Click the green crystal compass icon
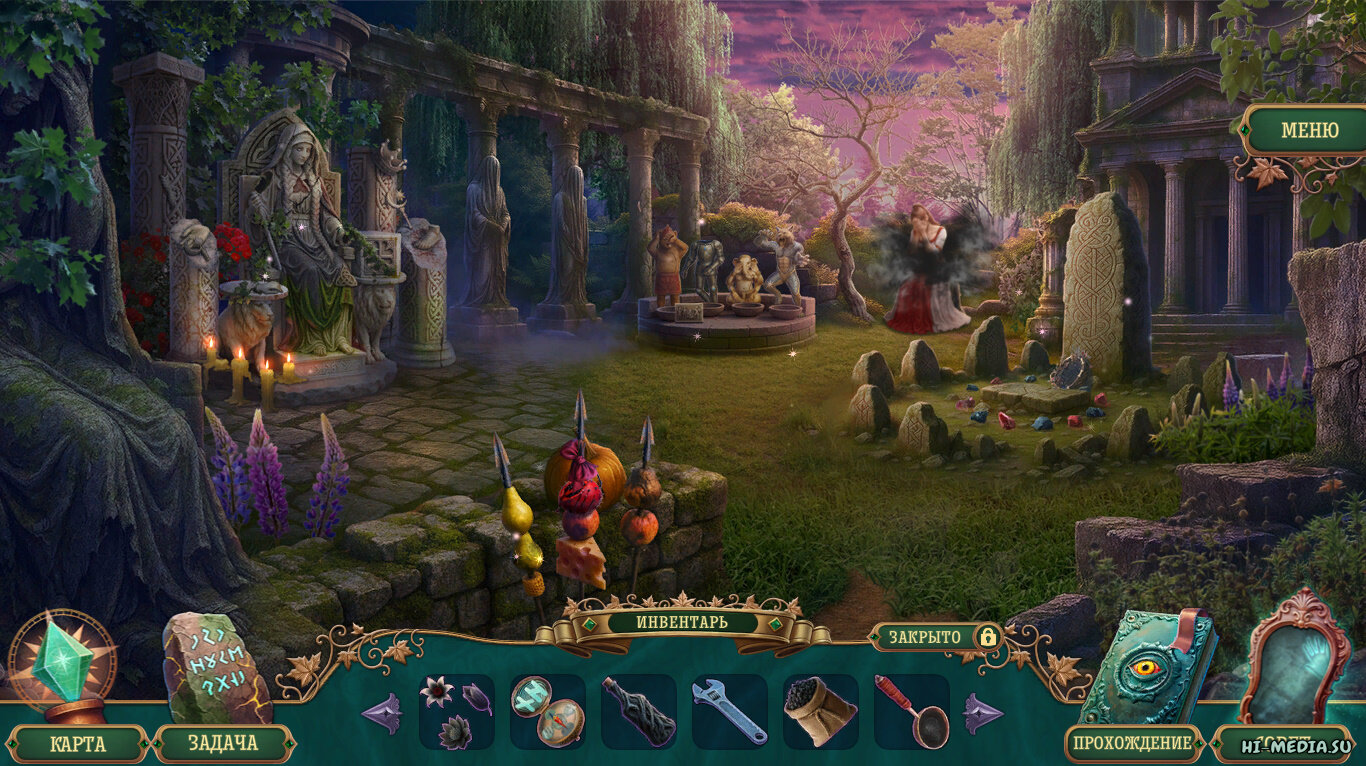 tap(62, 662)
